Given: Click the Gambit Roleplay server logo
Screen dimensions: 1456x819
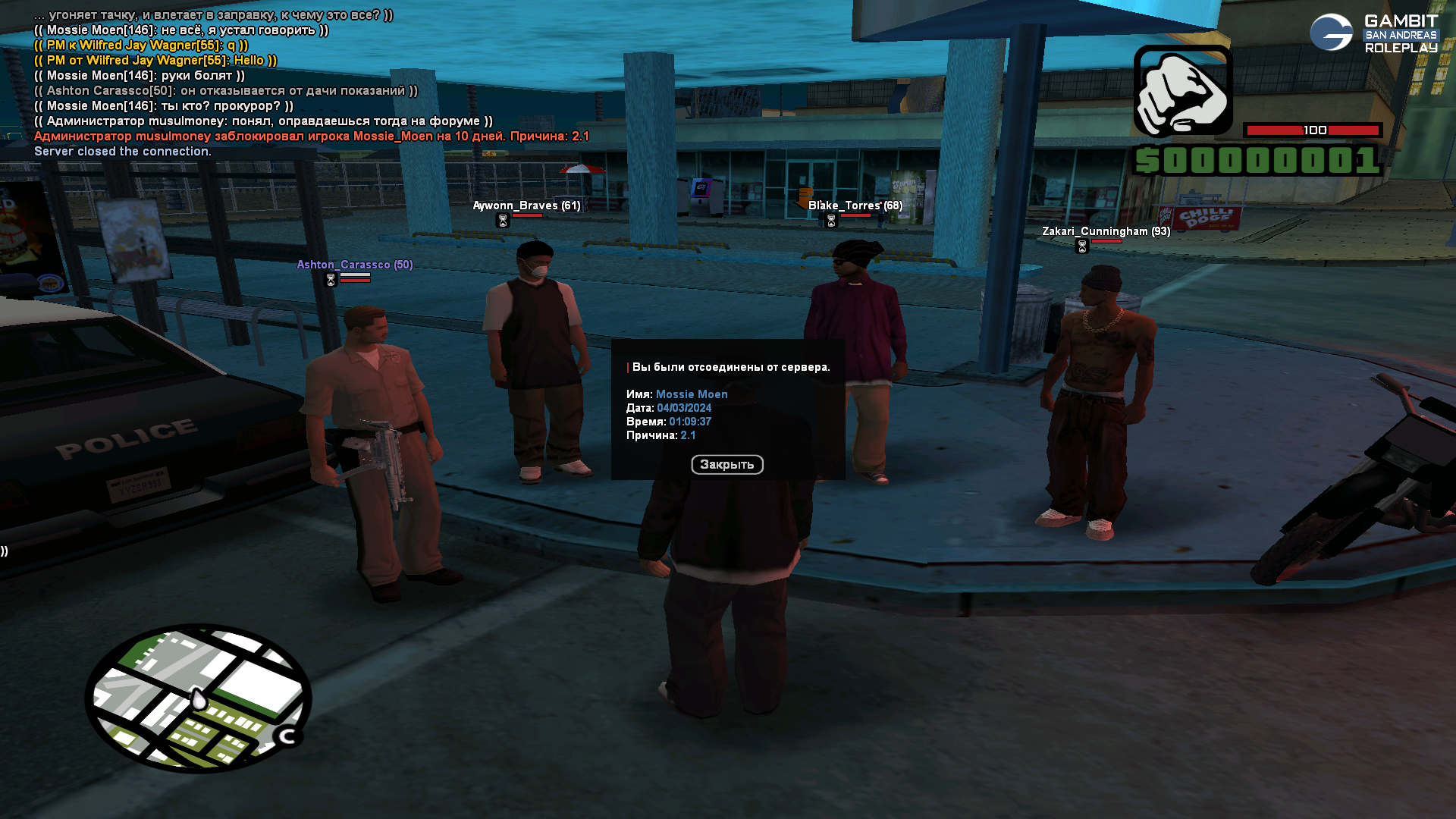Looking at the screenshot, I should point(1373,33).
